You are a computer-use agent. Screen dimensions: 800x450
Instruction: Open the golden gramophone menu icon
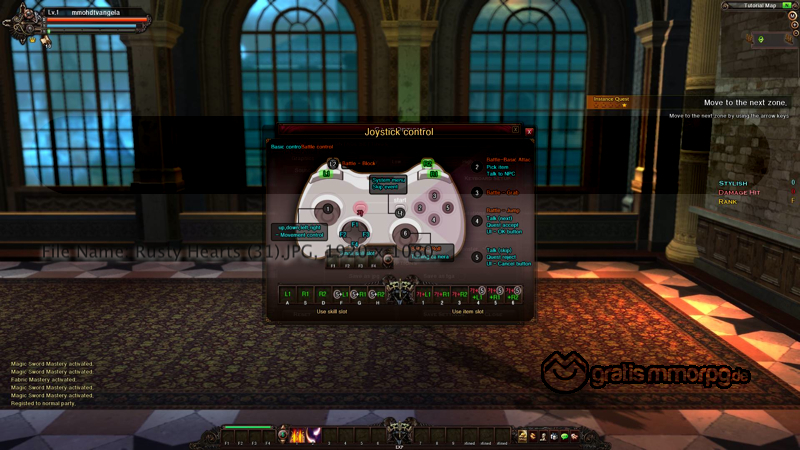(x=521, y=435)
